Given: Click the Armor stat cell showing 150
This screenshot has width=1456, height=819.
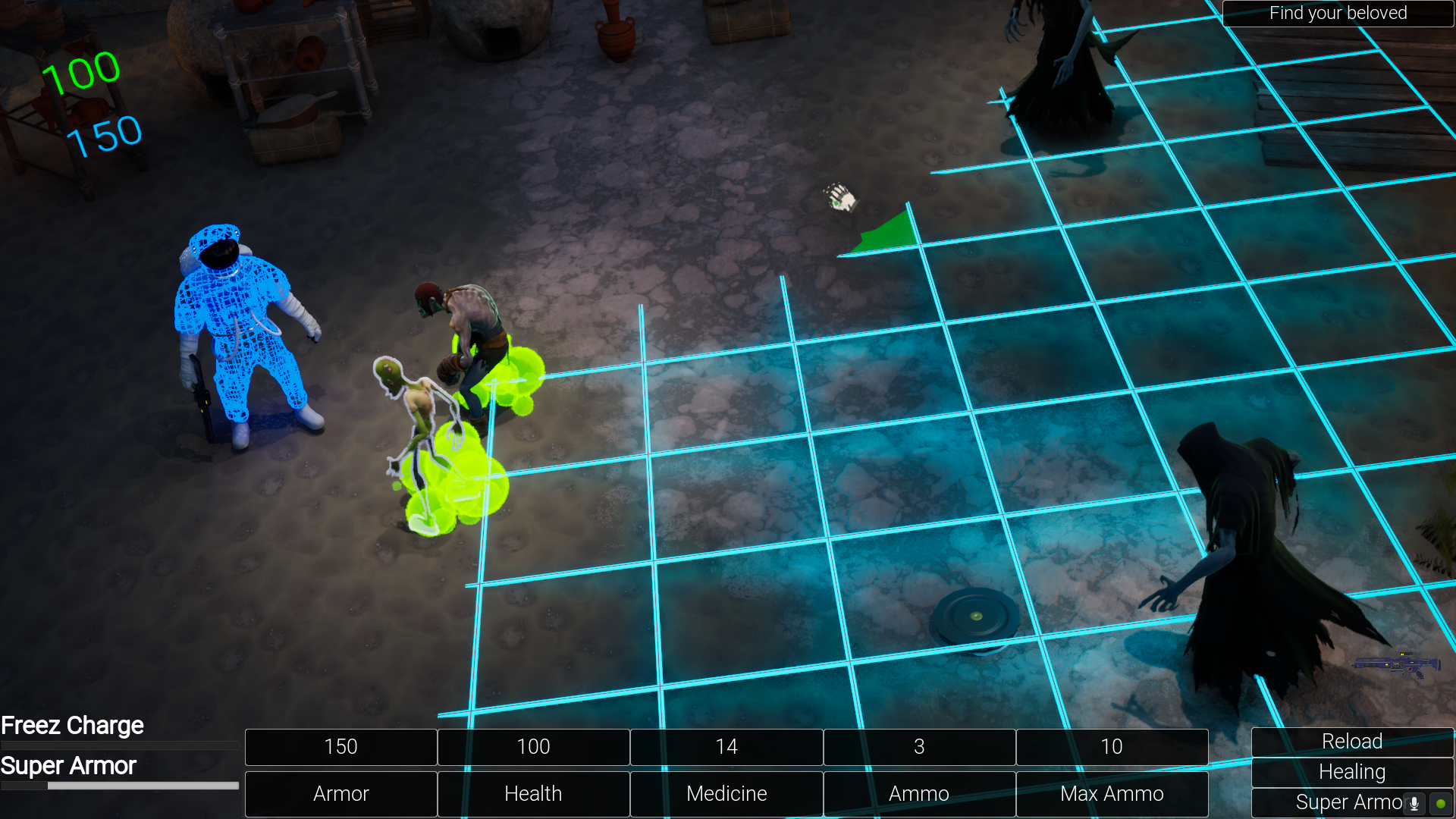Looking at the screenshot, I should click(x=340, y=747).
